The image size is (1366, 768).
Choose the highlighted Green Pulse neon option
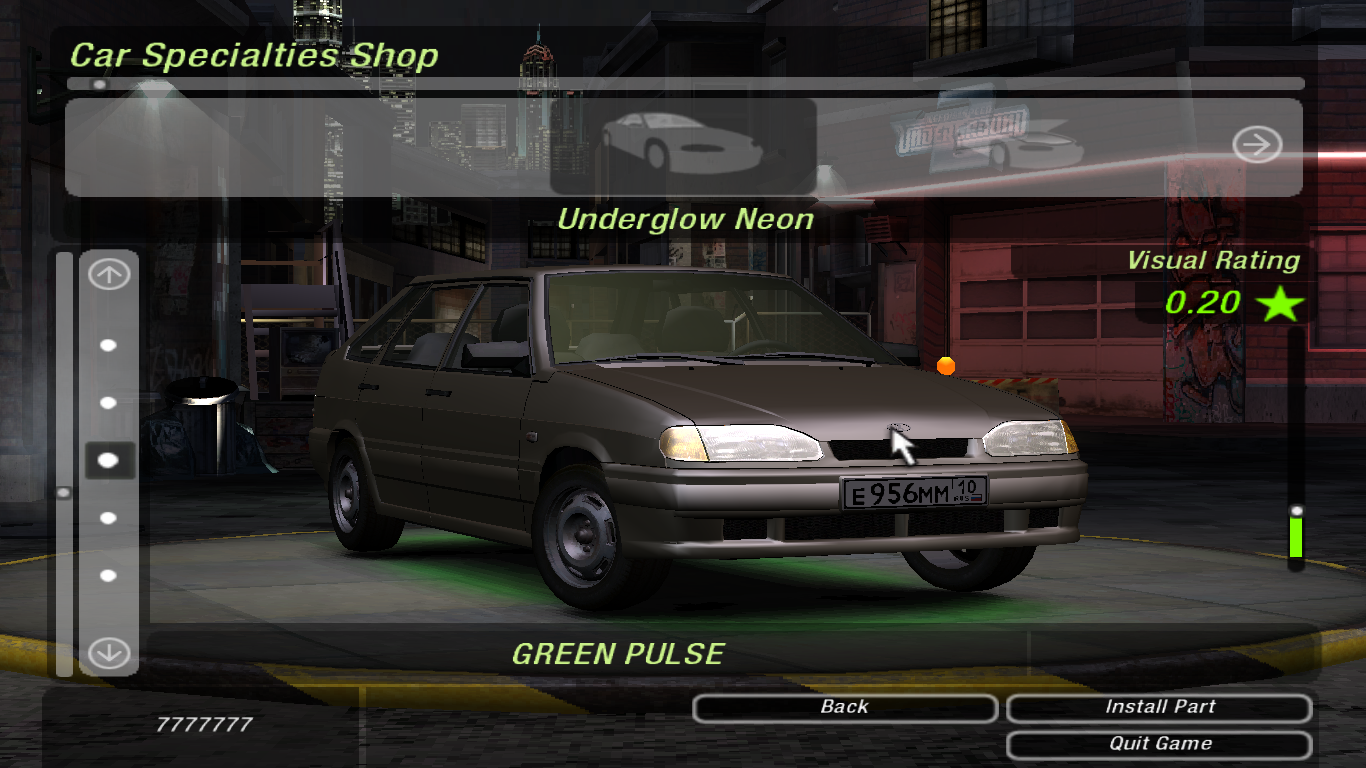[109, 460]
